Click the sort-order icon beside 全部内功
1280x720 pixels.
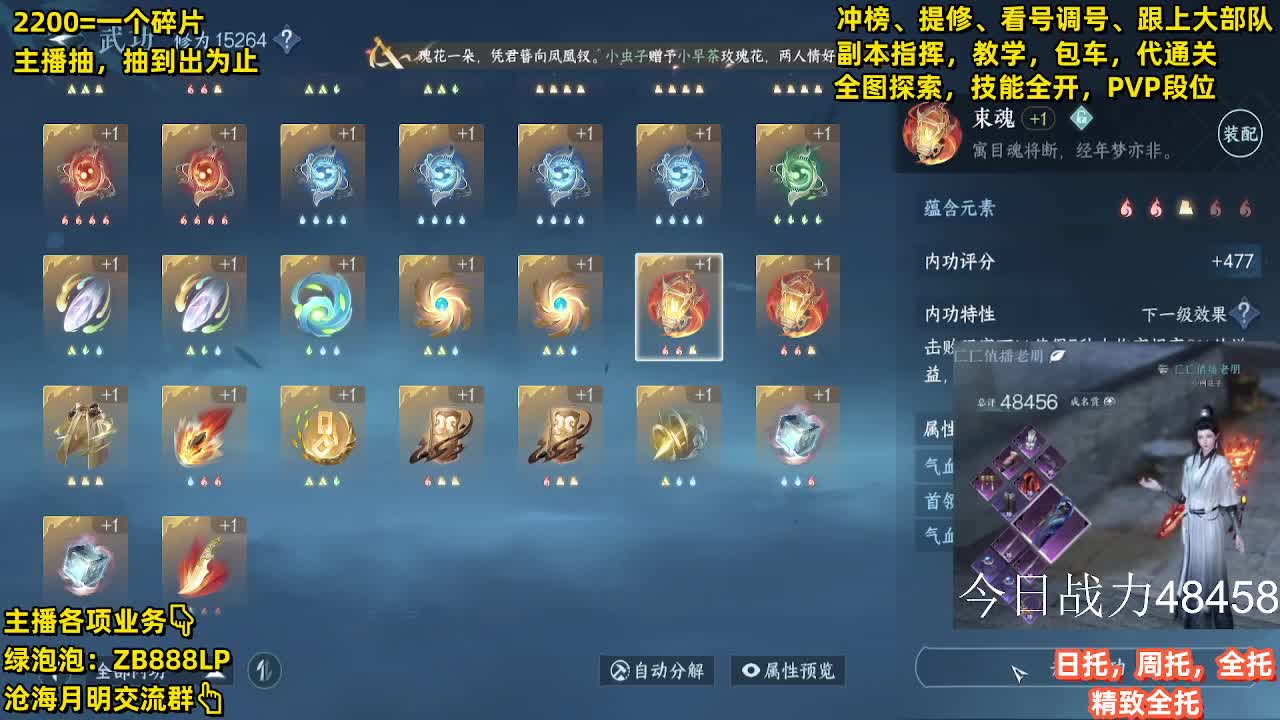266,671
